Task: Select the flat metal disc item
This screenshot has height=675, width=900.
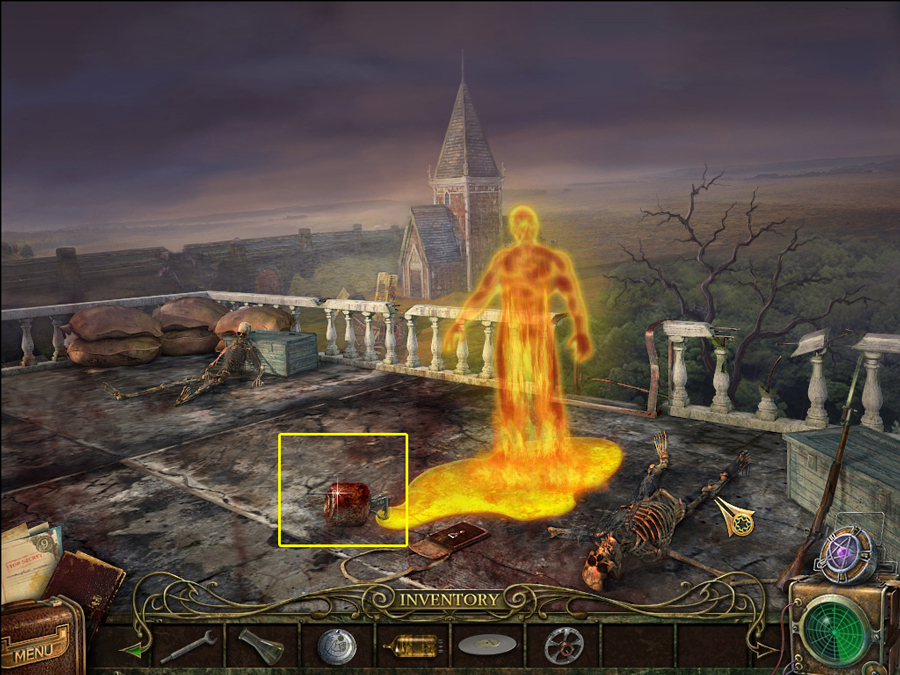Action: (x=487, y=645)
